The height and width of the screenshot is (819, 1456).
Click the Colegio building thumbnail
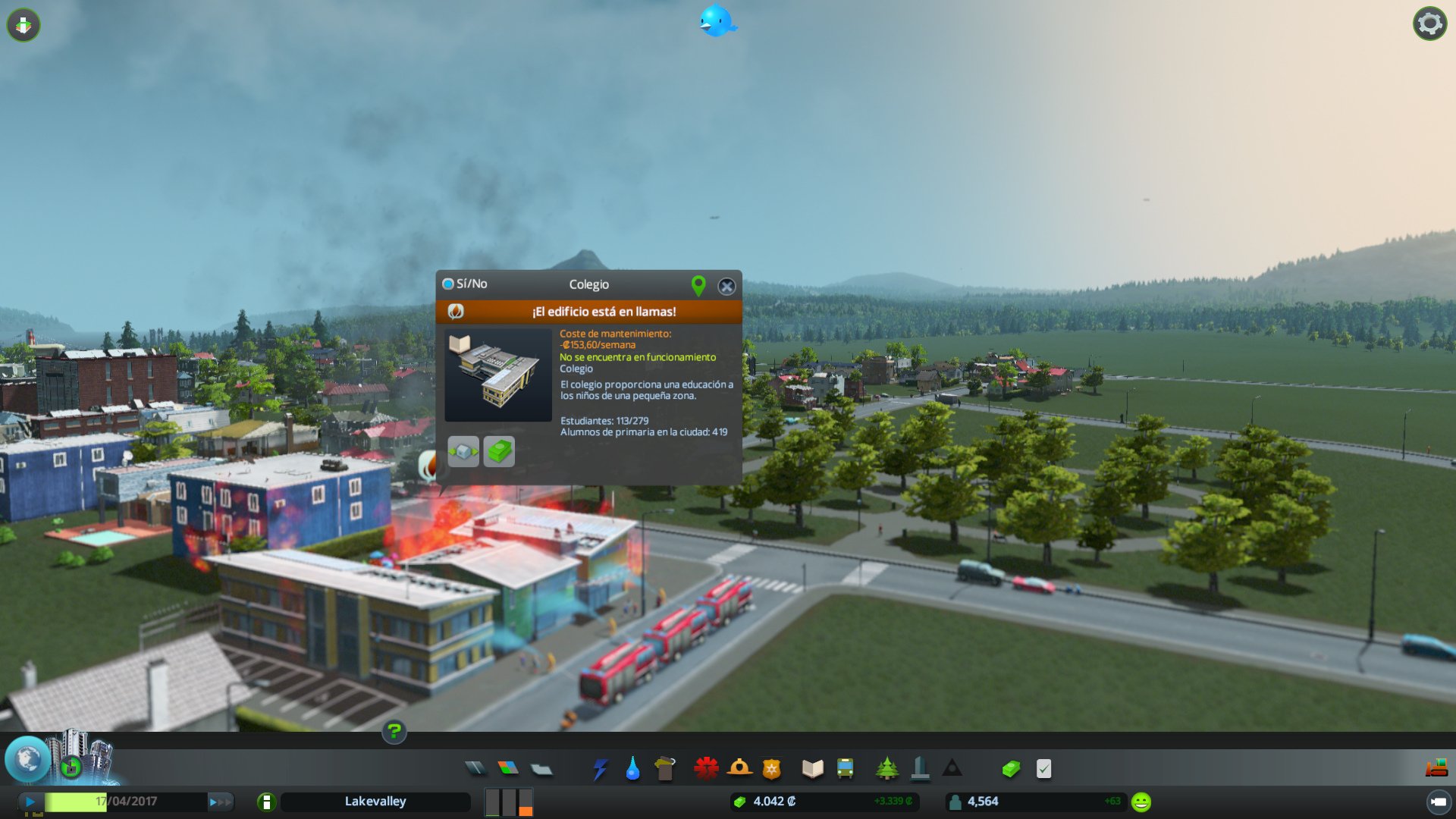[x=497, y=373]
